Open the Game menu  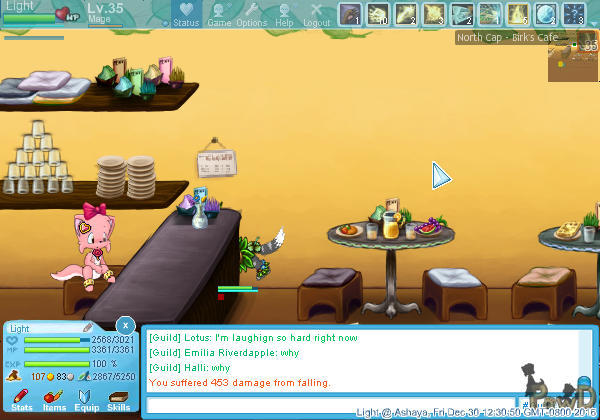click(x=219, y=14)
